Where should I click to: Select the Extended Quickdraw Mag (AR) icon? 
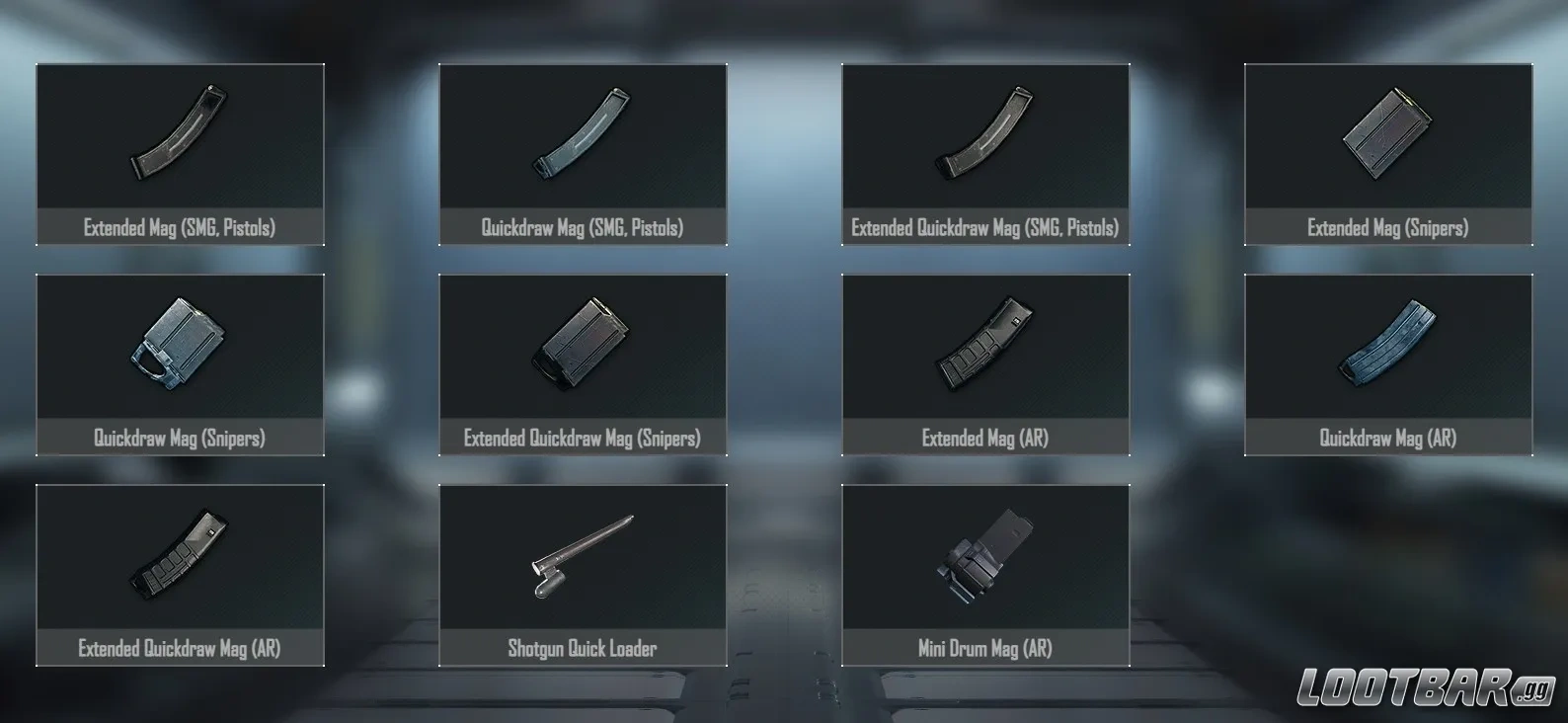[180, 559]
